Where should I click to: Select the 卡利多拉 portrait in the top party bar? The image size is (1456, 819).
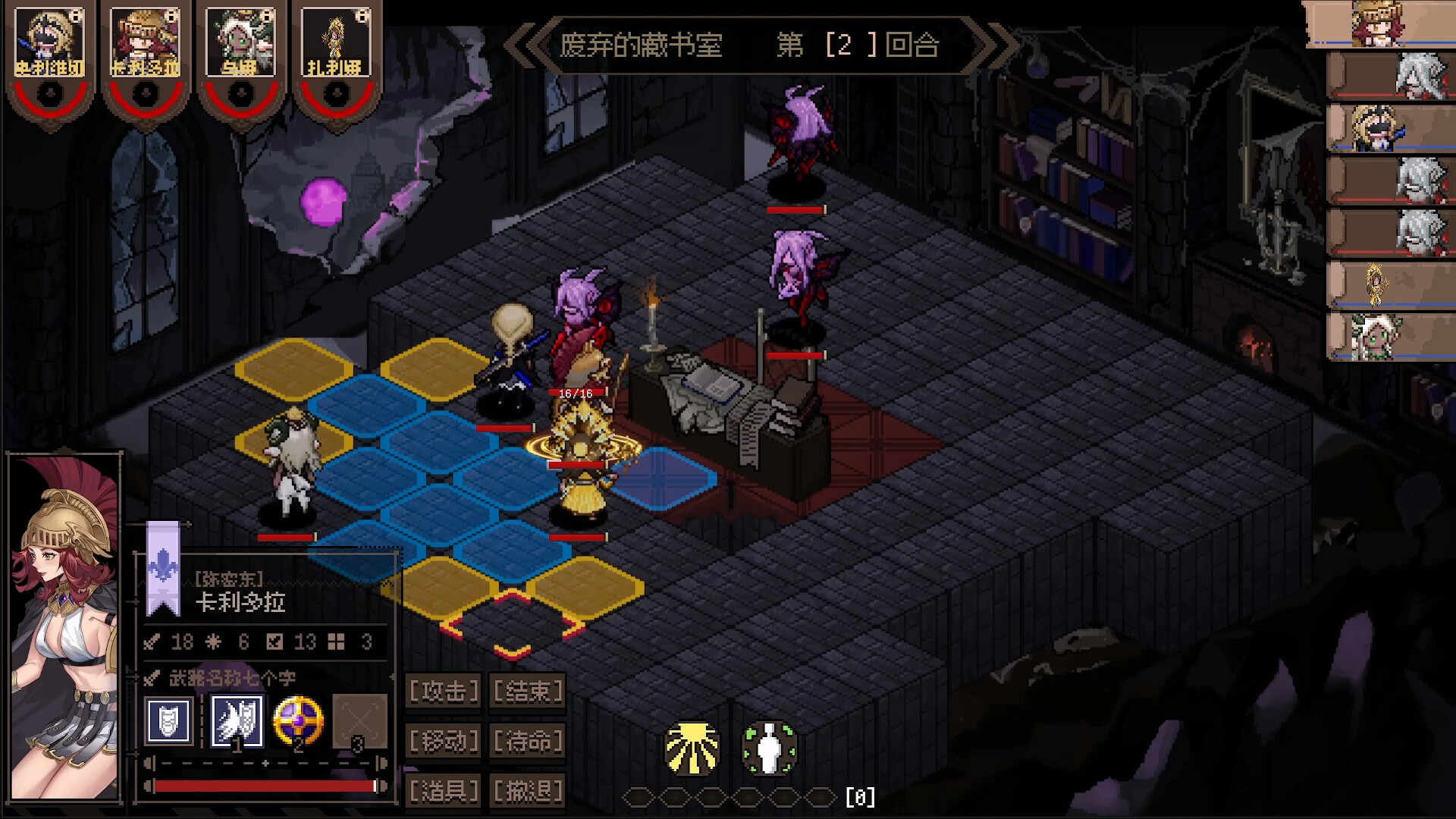tap(146, 42)
